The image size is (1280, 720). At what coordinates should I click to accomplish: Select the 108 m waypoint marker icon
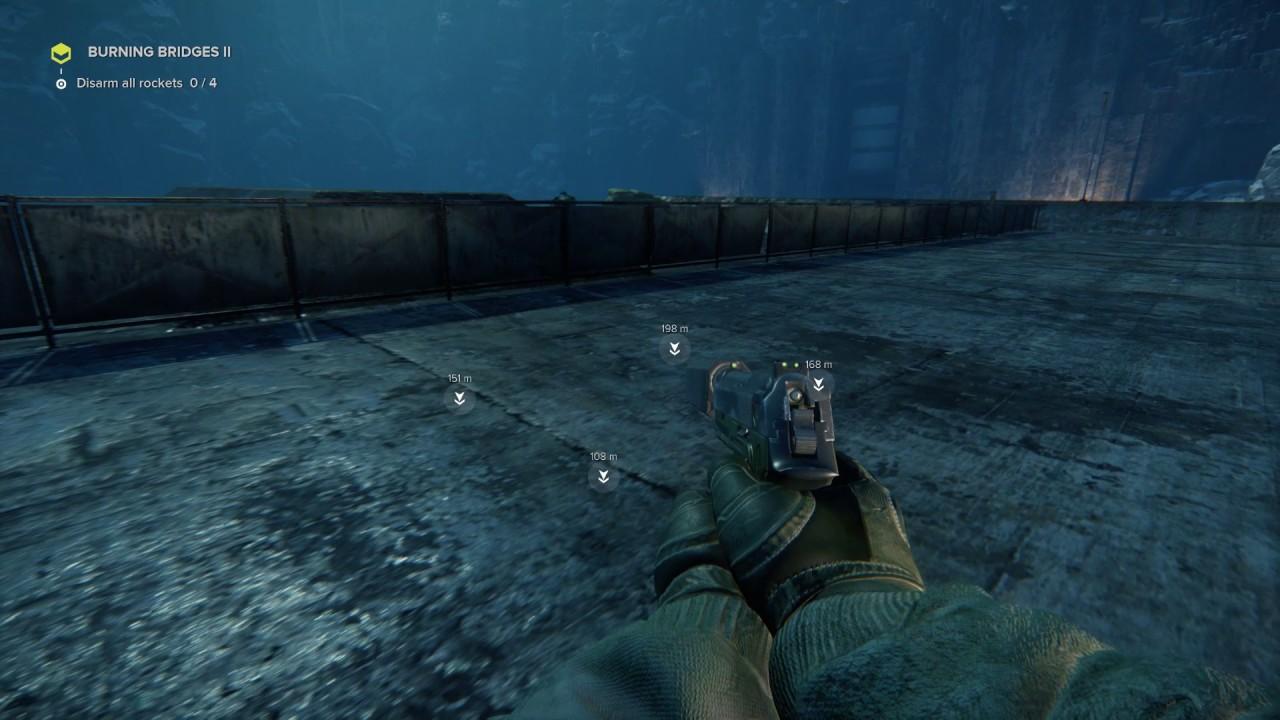point(602,477)
